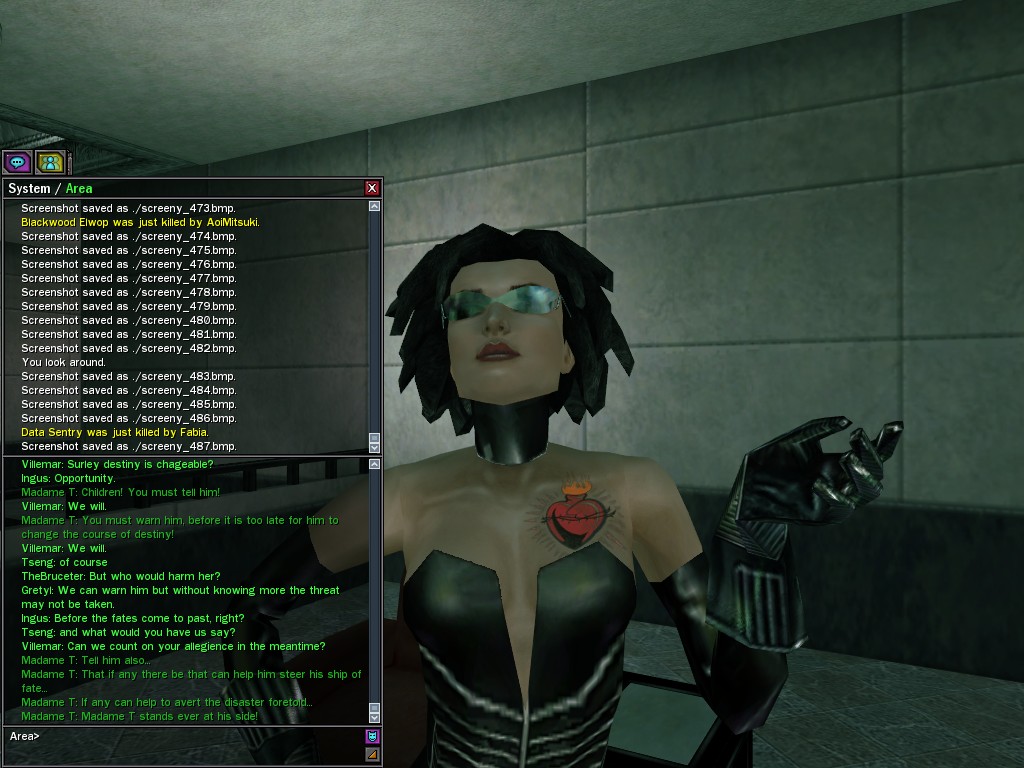
Task: Click the Area chat scroll-down arrow
Action: tap(375, 717)
